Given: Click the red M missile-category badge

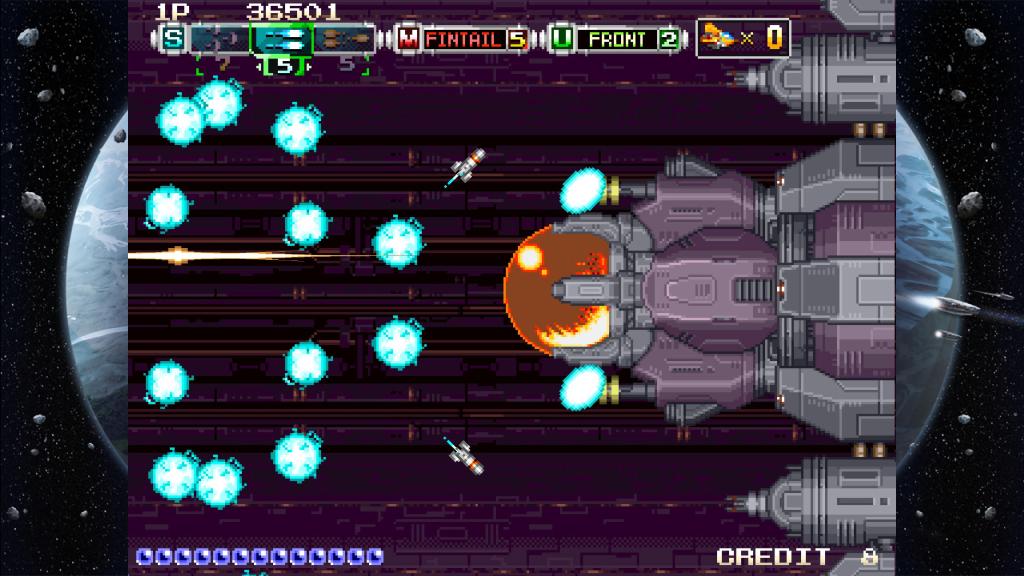Looking at the screenshot, I should coord(408,40).
